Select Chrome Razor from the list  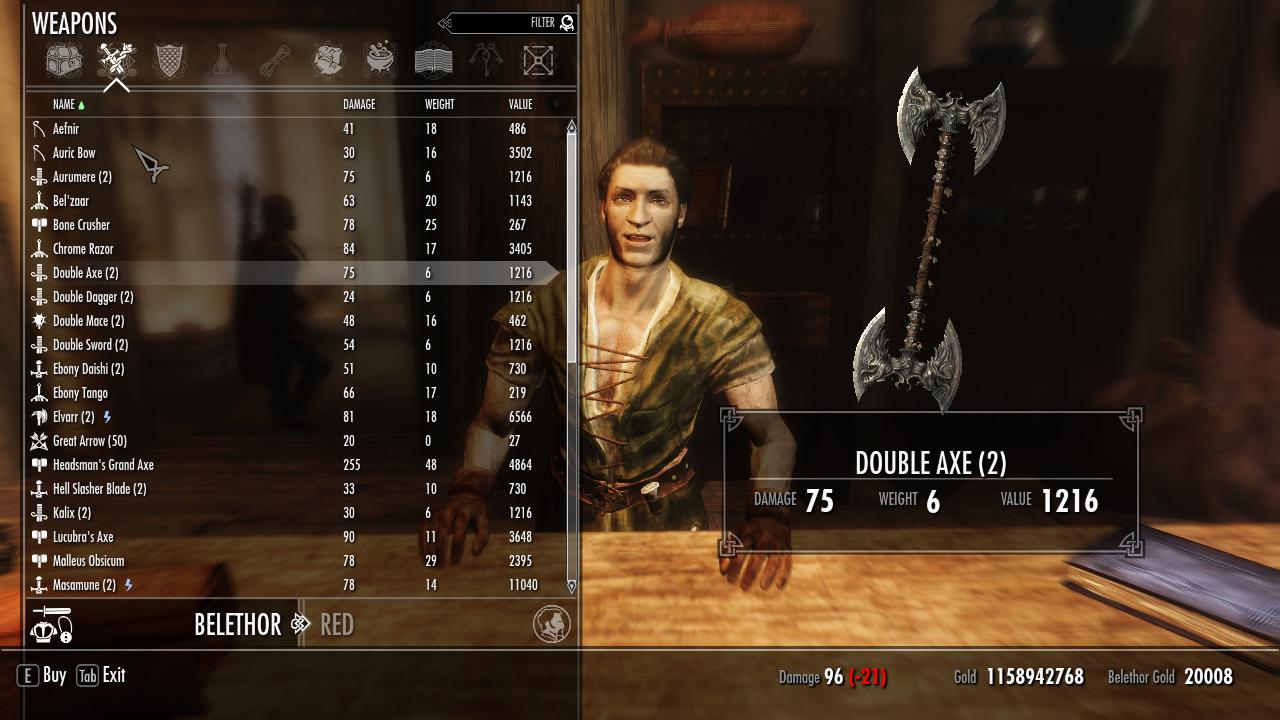point(83,249)
